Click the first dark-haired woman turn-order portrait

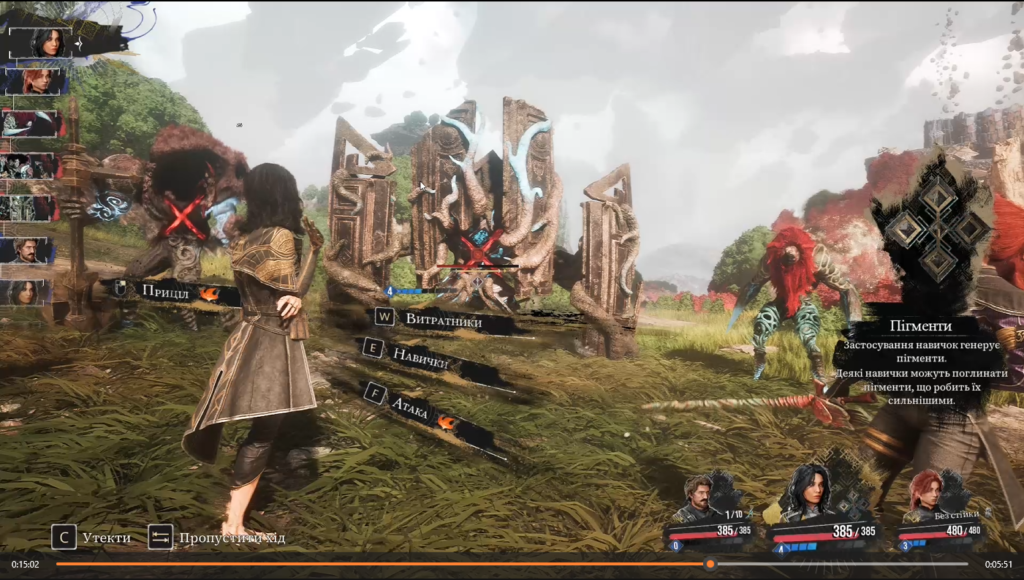[x=47, y=43]
